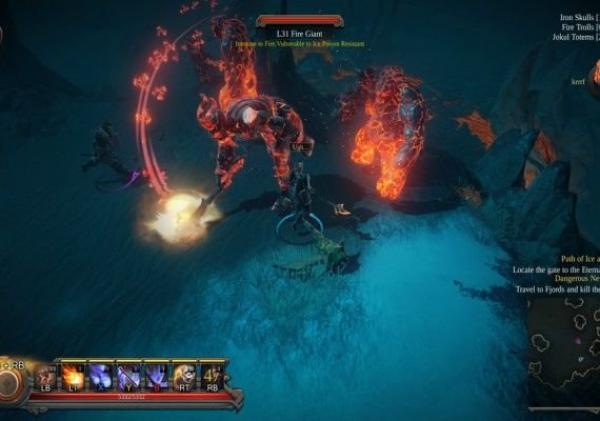Activate the lightning rune skill in the last hotbar slot
The image size is (600, 421).
point(212,376)
